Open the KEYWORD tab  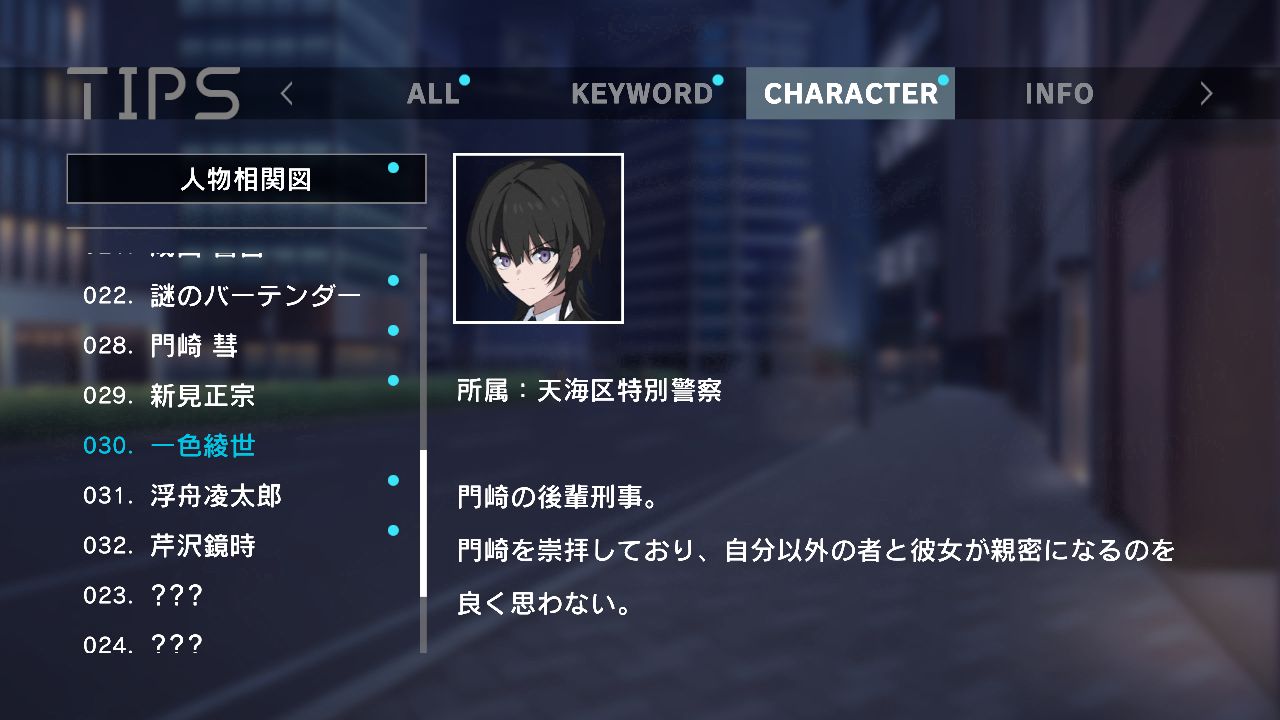(x=641, y=94)
